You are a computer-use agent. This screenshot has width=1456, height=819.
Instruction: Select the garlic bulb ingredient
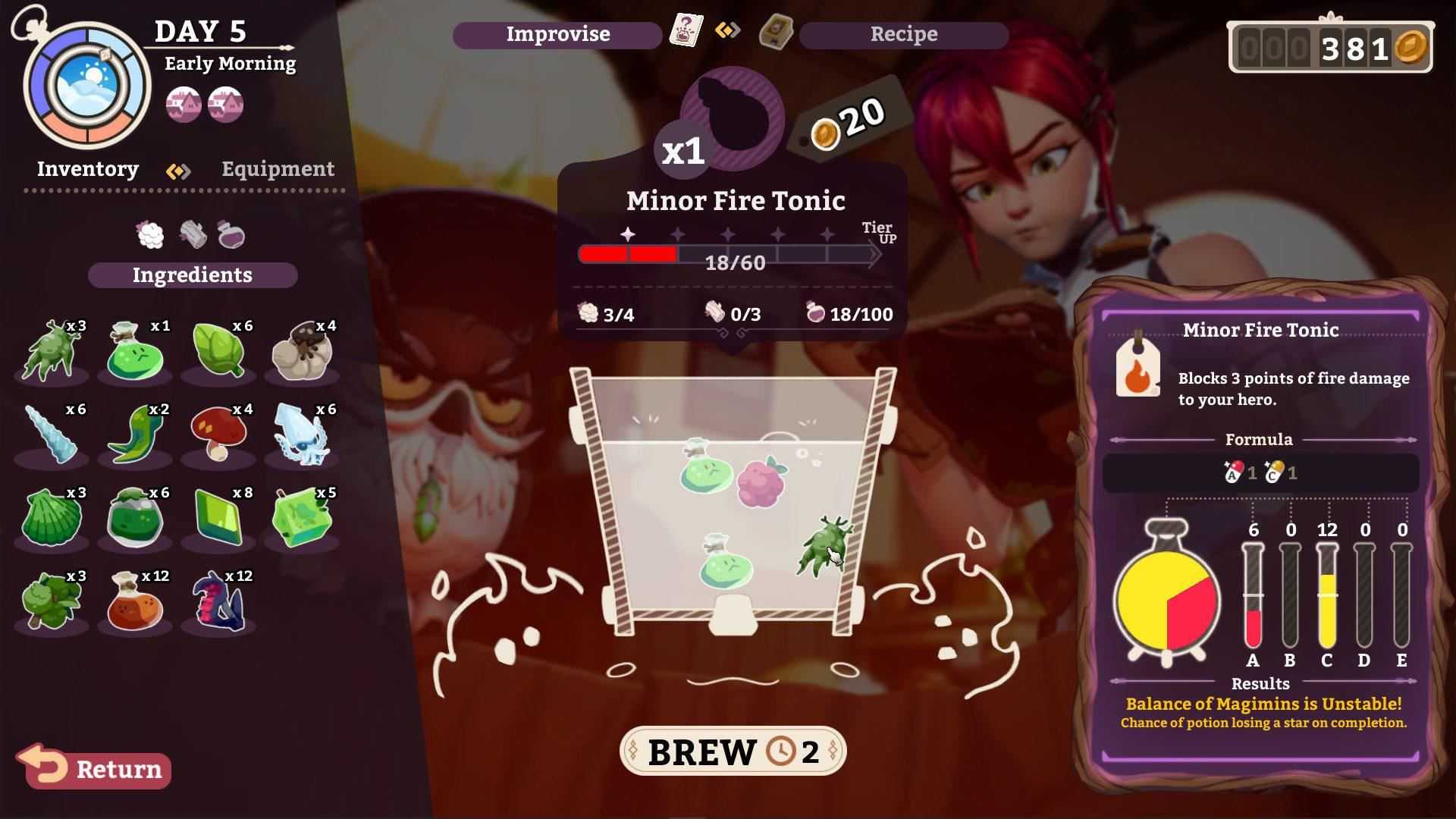[300, 351]
